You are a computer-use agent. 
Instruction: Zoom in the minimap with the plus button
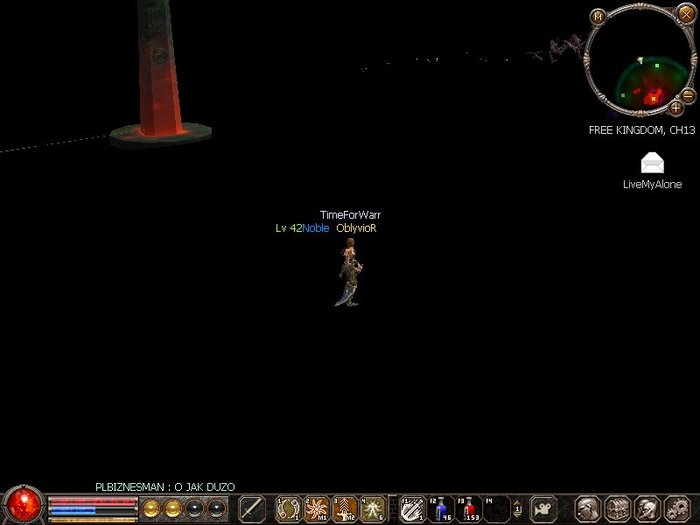[677, 107]
